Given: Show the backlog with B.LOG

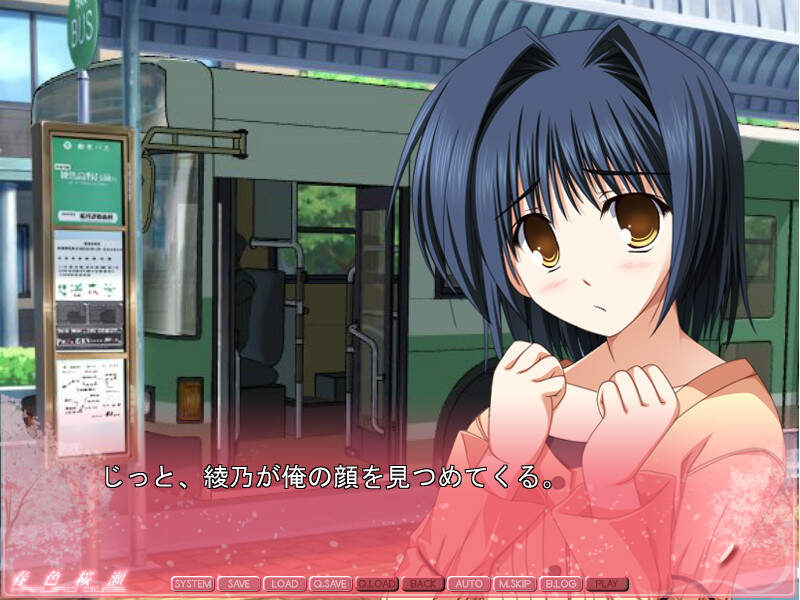Looking at the screenshot, I should click(x=561, y=583).
